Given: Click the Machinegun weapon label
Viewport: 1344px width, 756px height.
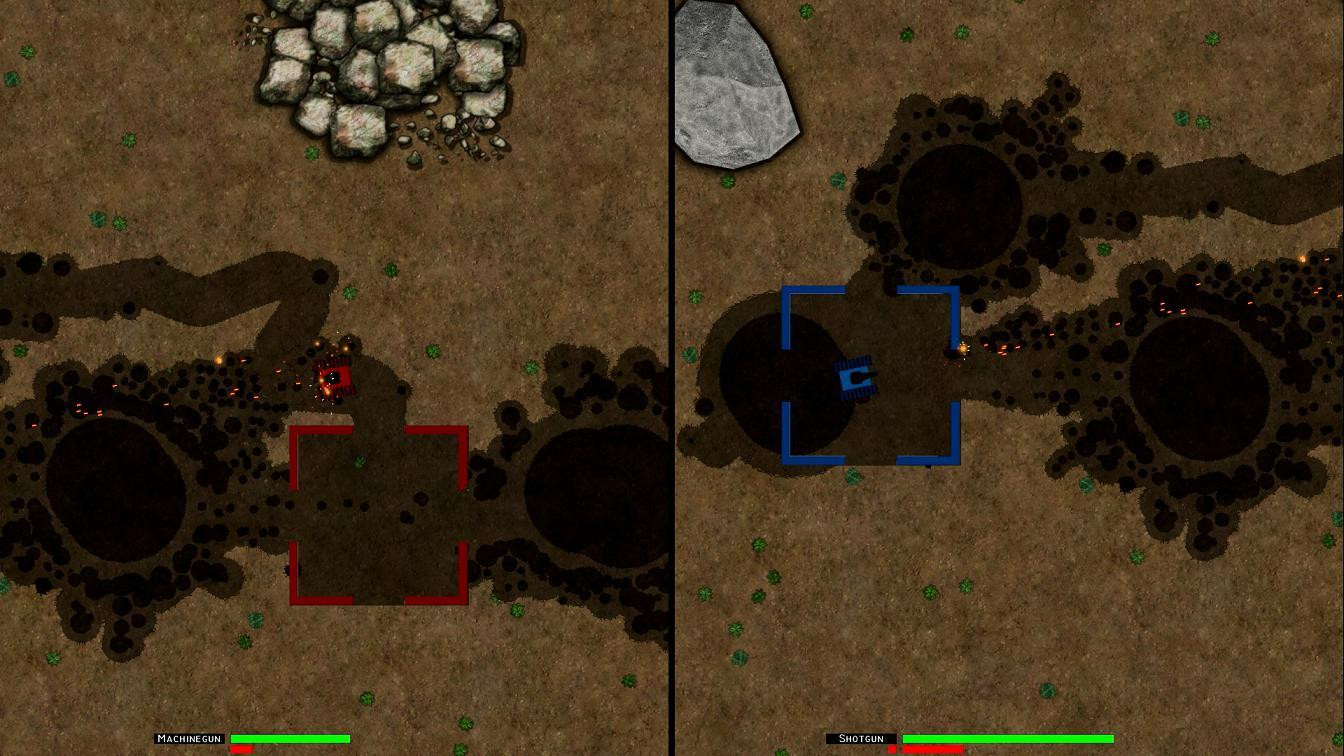Looking at the screenshot, I should tap(188, 738).
